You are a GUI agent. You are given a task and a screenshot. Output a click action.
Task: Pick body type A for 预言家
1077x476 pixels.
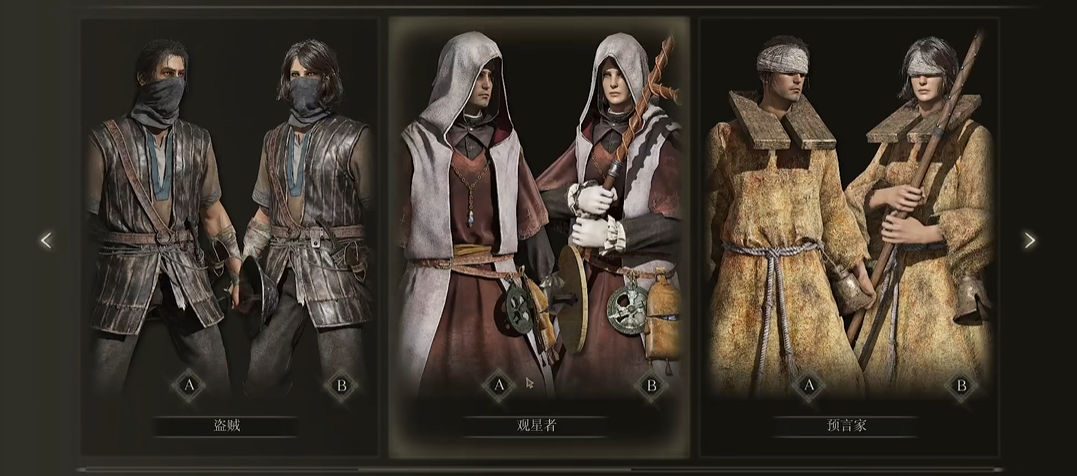tap(808, 385)
